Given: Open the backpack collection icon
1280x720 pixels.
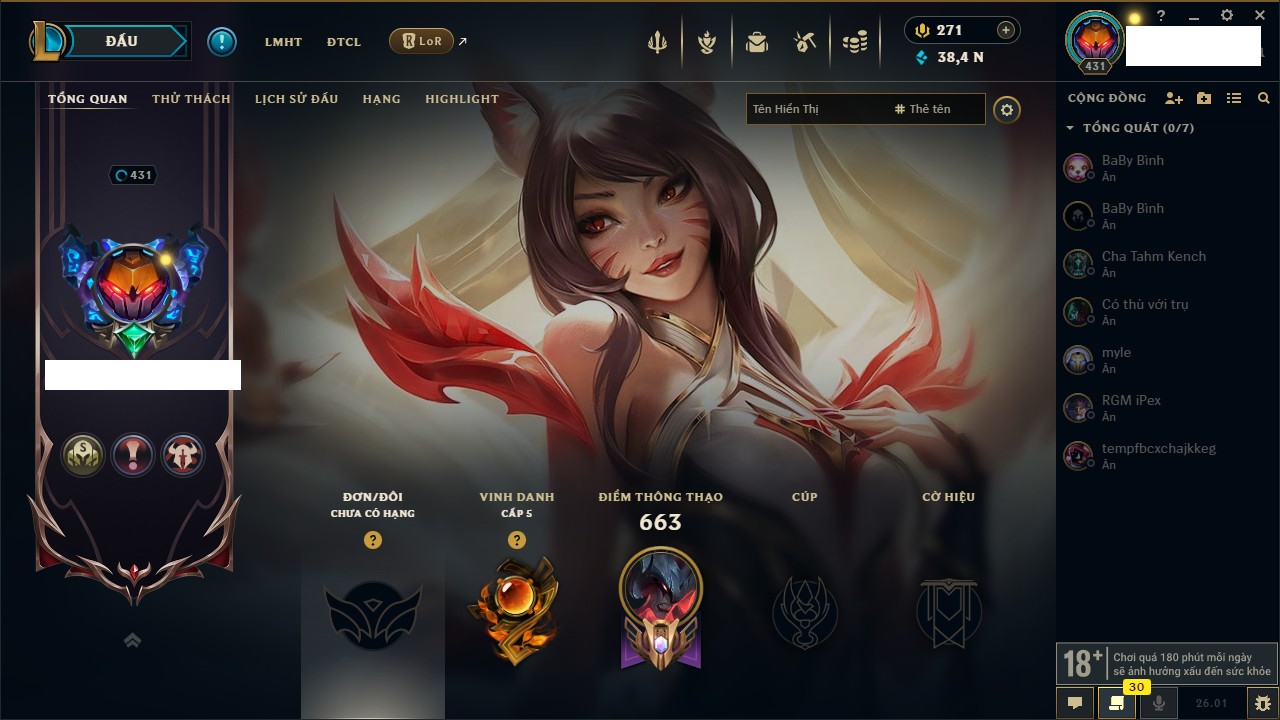Looking at the screenshot, I should (757, 42).
